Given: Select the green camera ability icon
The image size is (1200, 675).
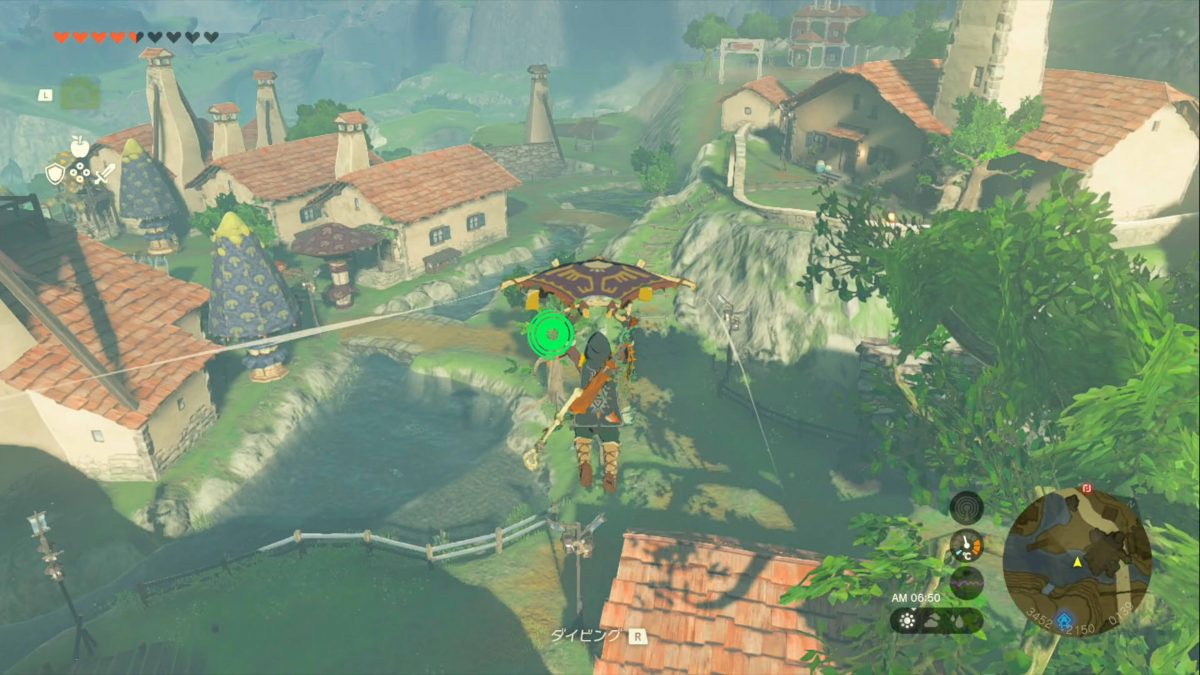Looking at the screenshot, I should 79,94.
